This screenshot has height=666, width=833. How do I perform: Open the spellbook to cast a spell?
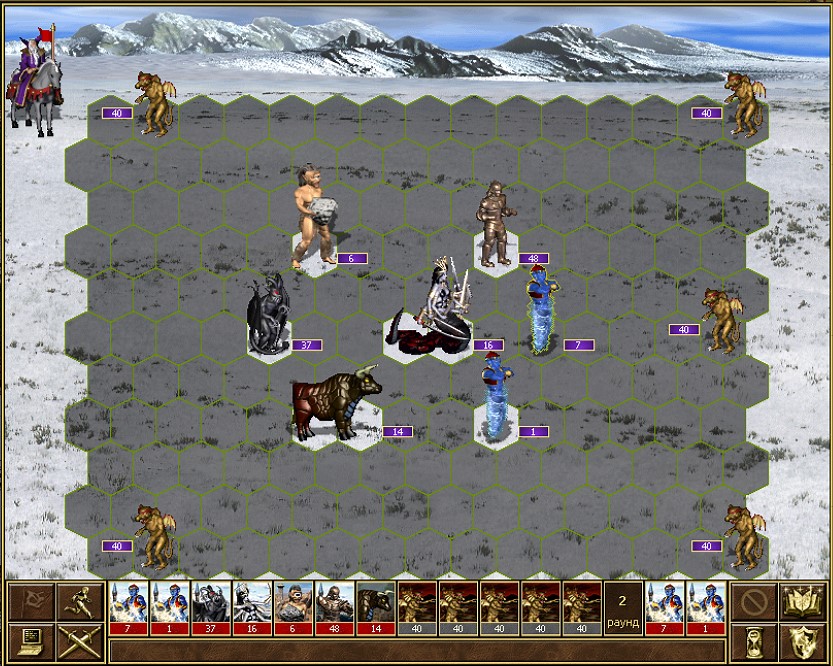tap(802, 602)
